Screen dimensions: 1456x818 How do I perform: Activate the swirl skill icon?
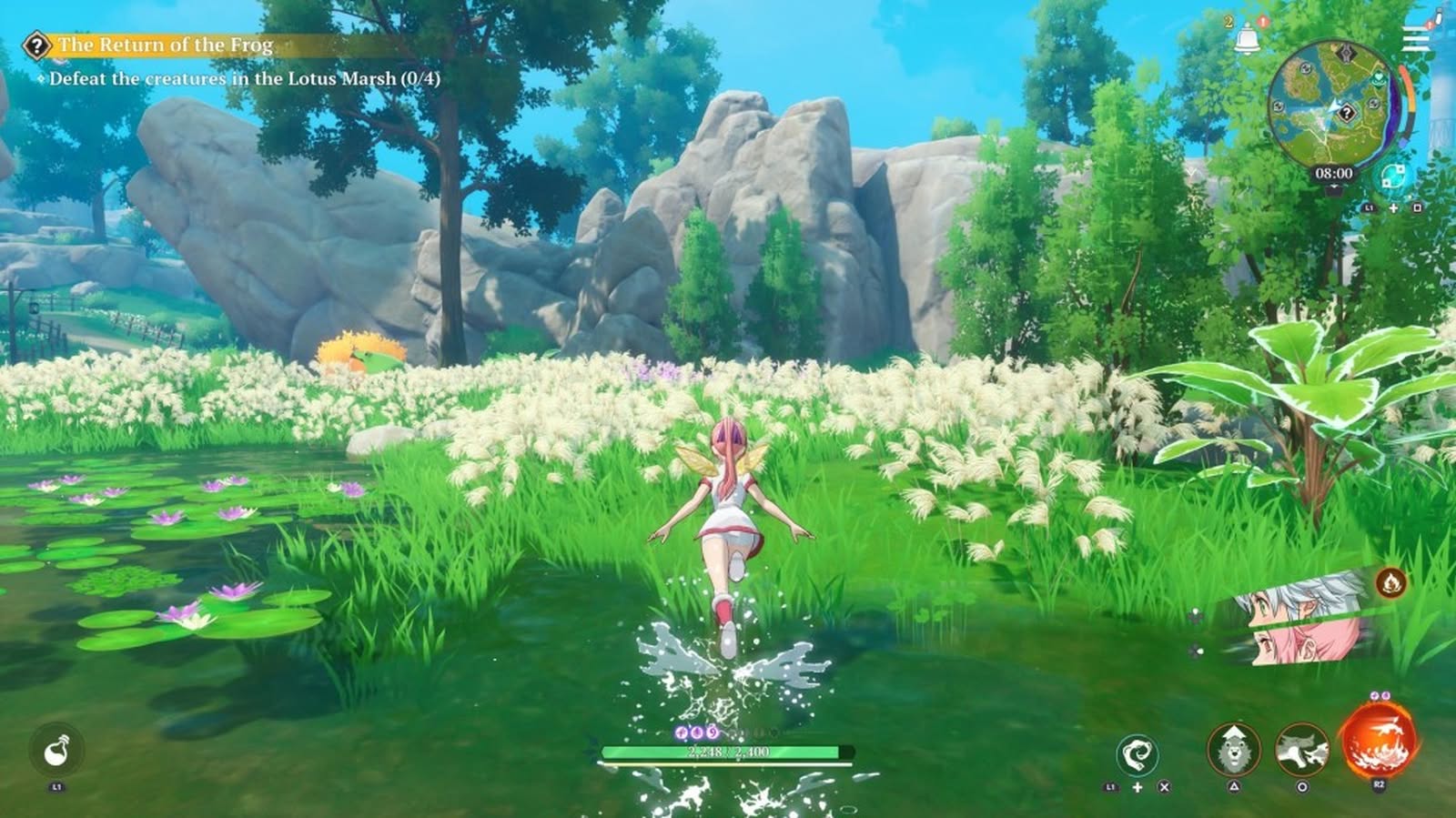pyautogui.click(x=1137, y=754)
